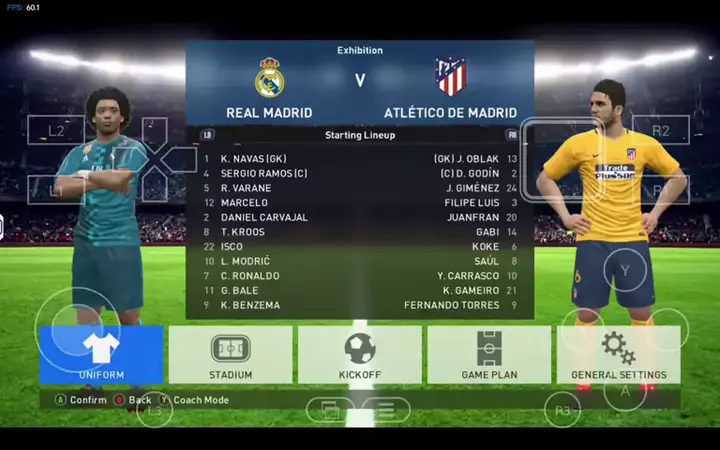720x450 pixels.
Task: Tap the on-screen R3 touch button
Action: 563,410
